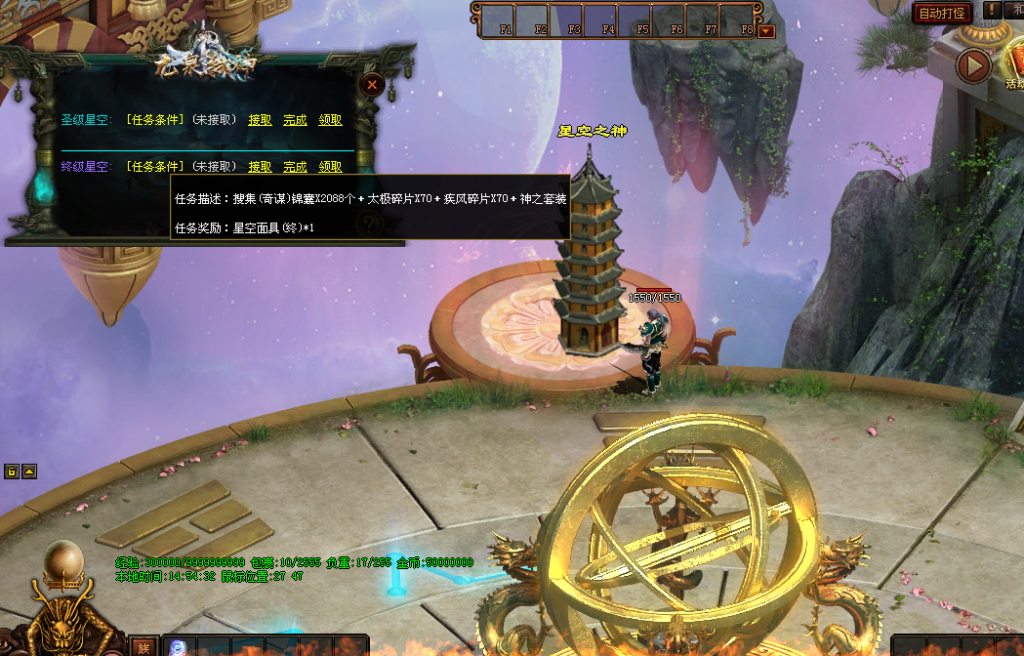
Task: View 任务条件 for the 终级星空 quest
Action: (x=156, y=167)
